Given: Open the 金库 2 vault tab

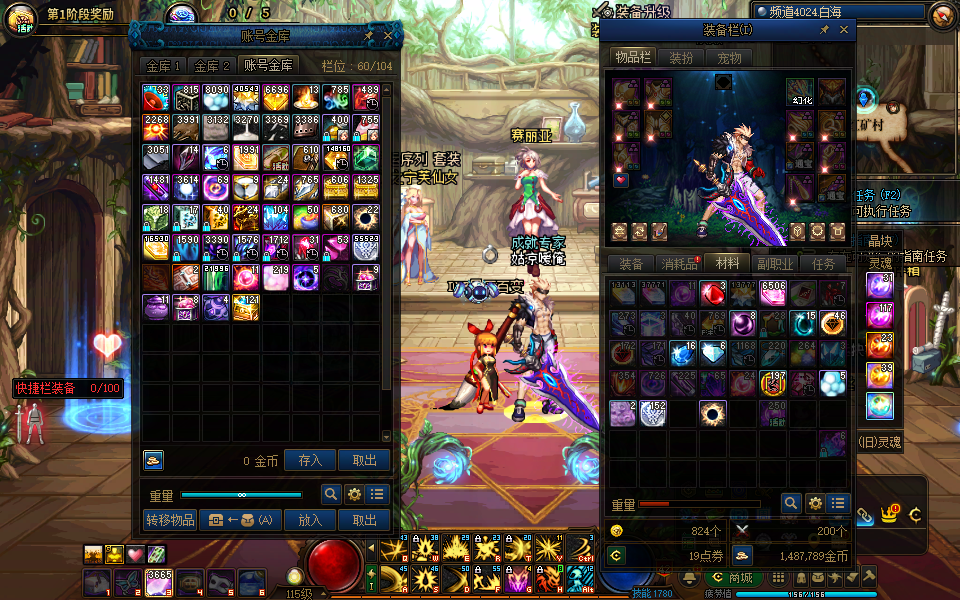Looking at the screenshot, I should tap(212, 66).
